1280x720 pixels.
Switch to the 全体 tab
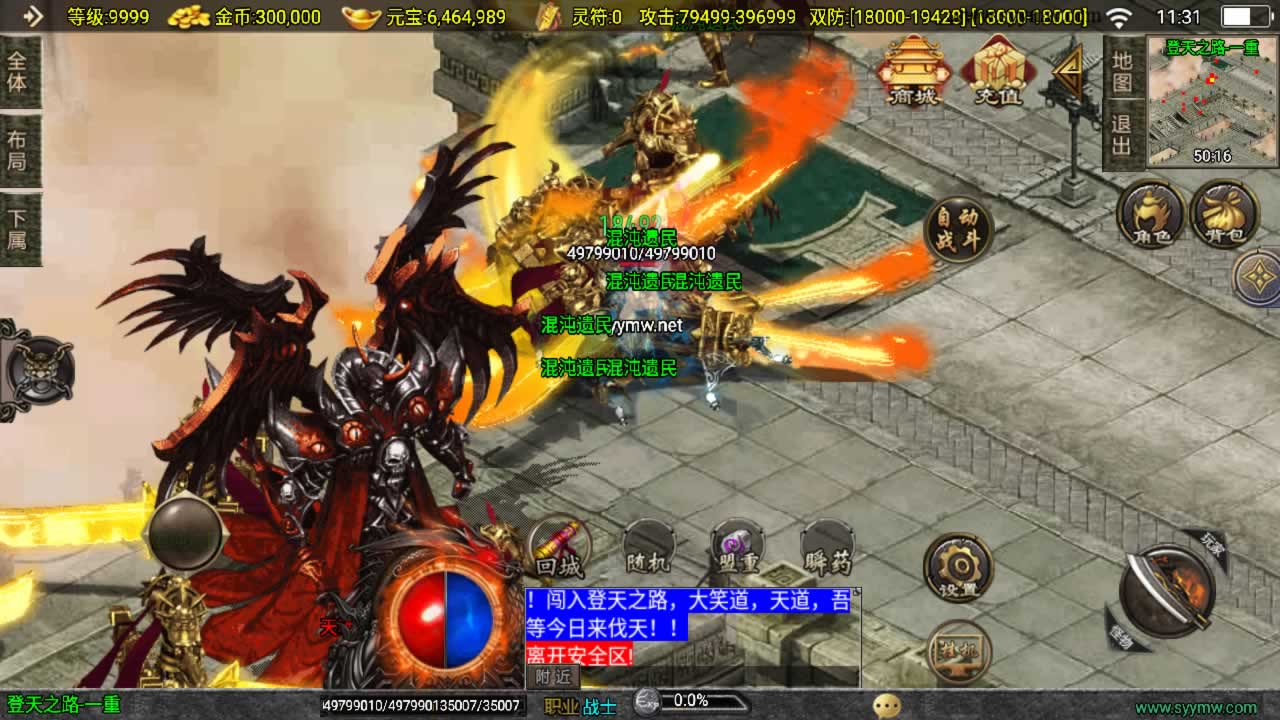[x=18, y=71]
